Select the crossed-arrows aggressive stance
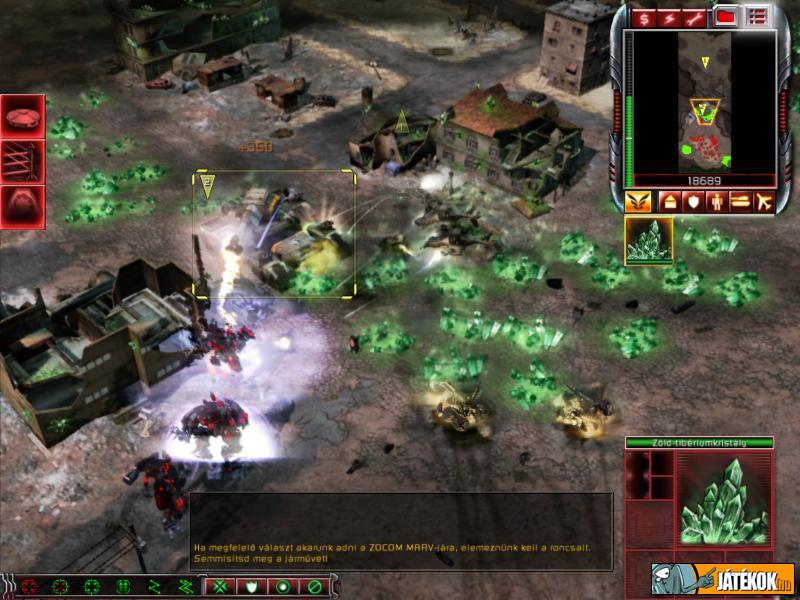 [x=220, y=586]
